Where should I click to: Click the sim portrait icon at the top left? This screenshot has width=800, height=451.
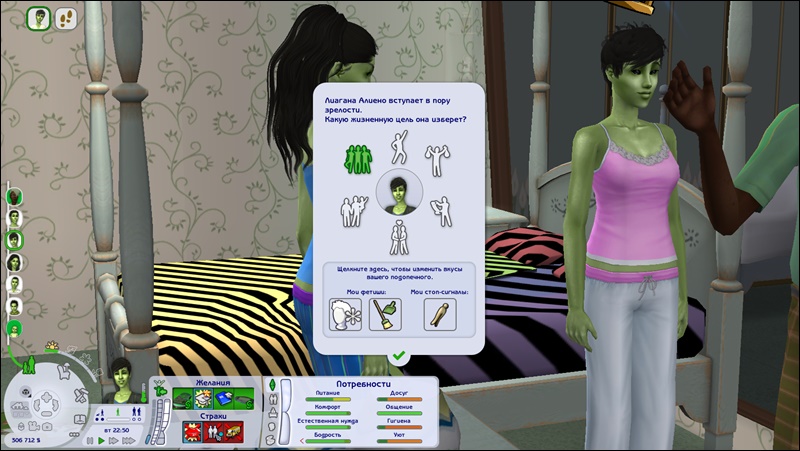[x=39, y=17]
